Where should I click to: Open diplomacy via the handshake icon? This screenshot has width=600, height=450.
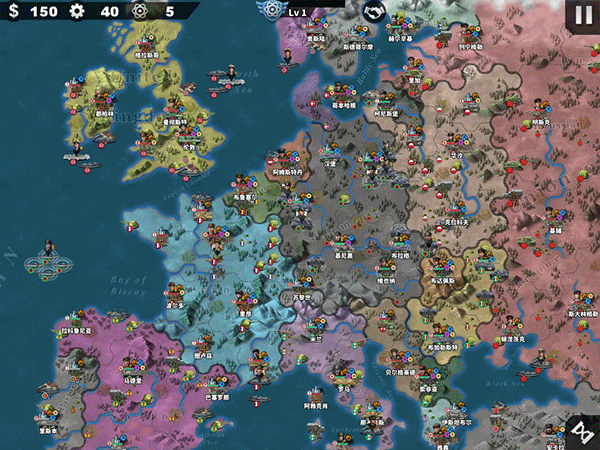[x=374, y=12]
